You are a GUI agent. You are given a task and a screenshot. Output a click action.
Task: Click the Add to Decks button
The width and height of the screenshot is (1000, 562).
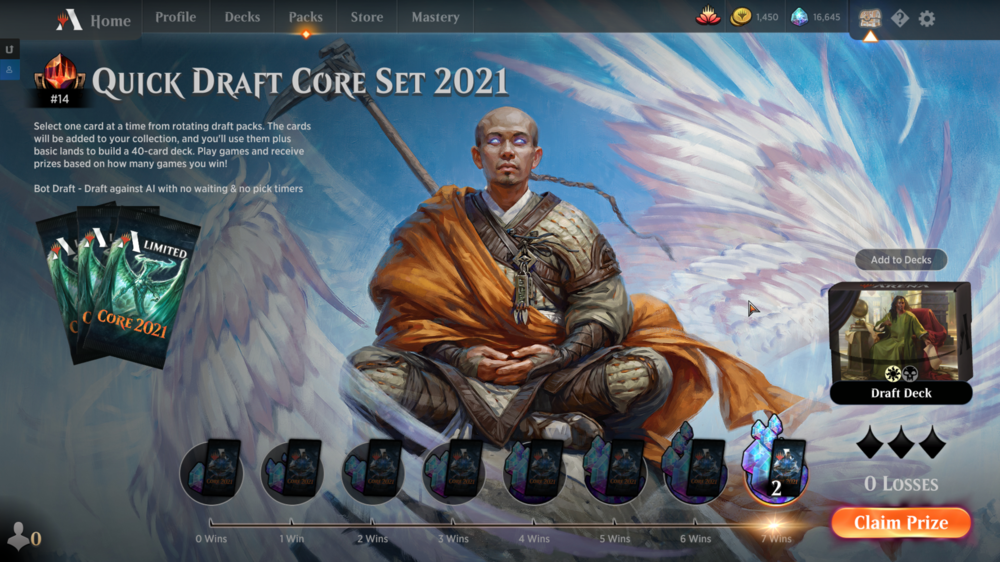(900, 260)
